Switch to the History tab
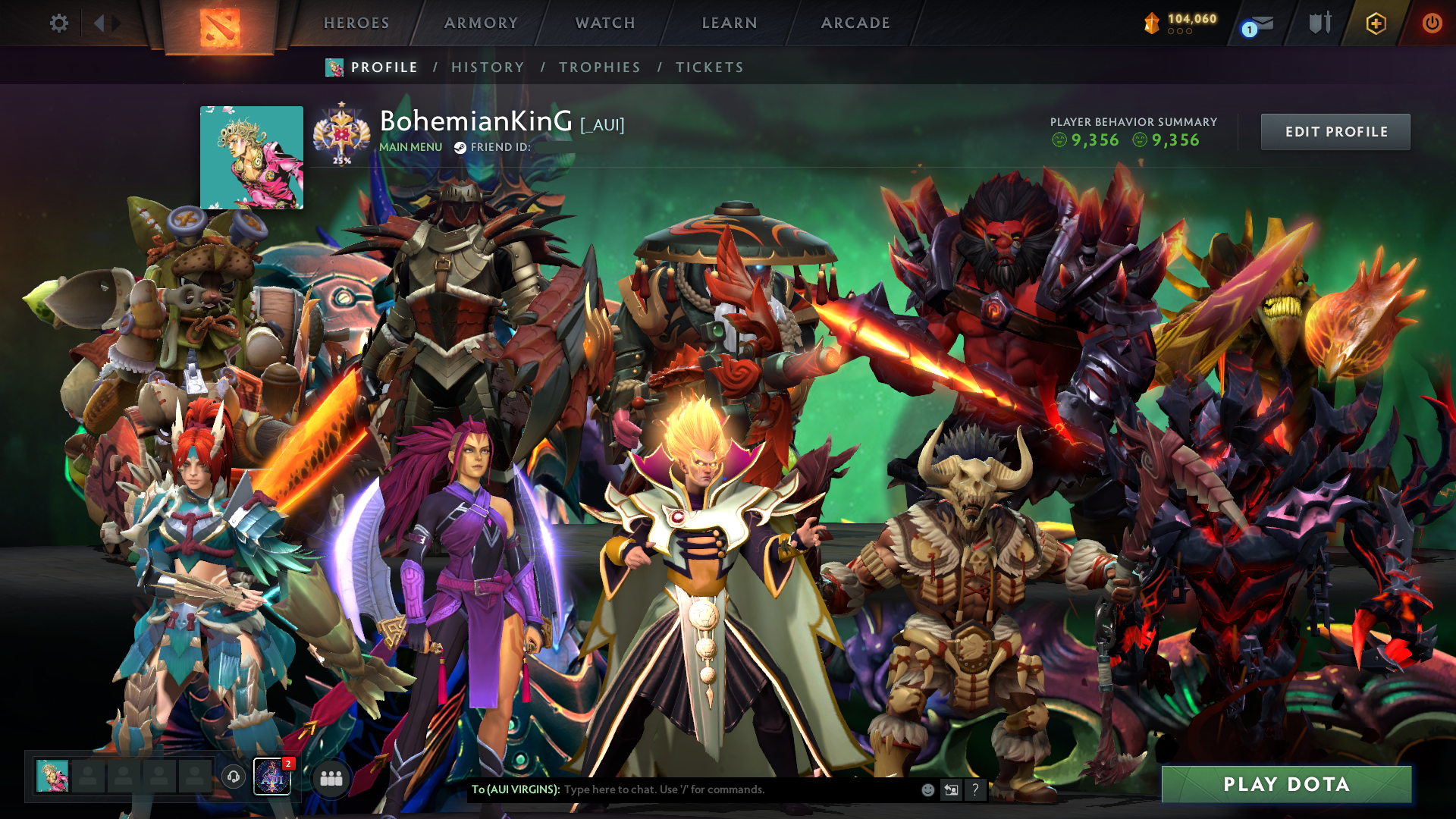The image size is (1456, 819). [488, 67]
